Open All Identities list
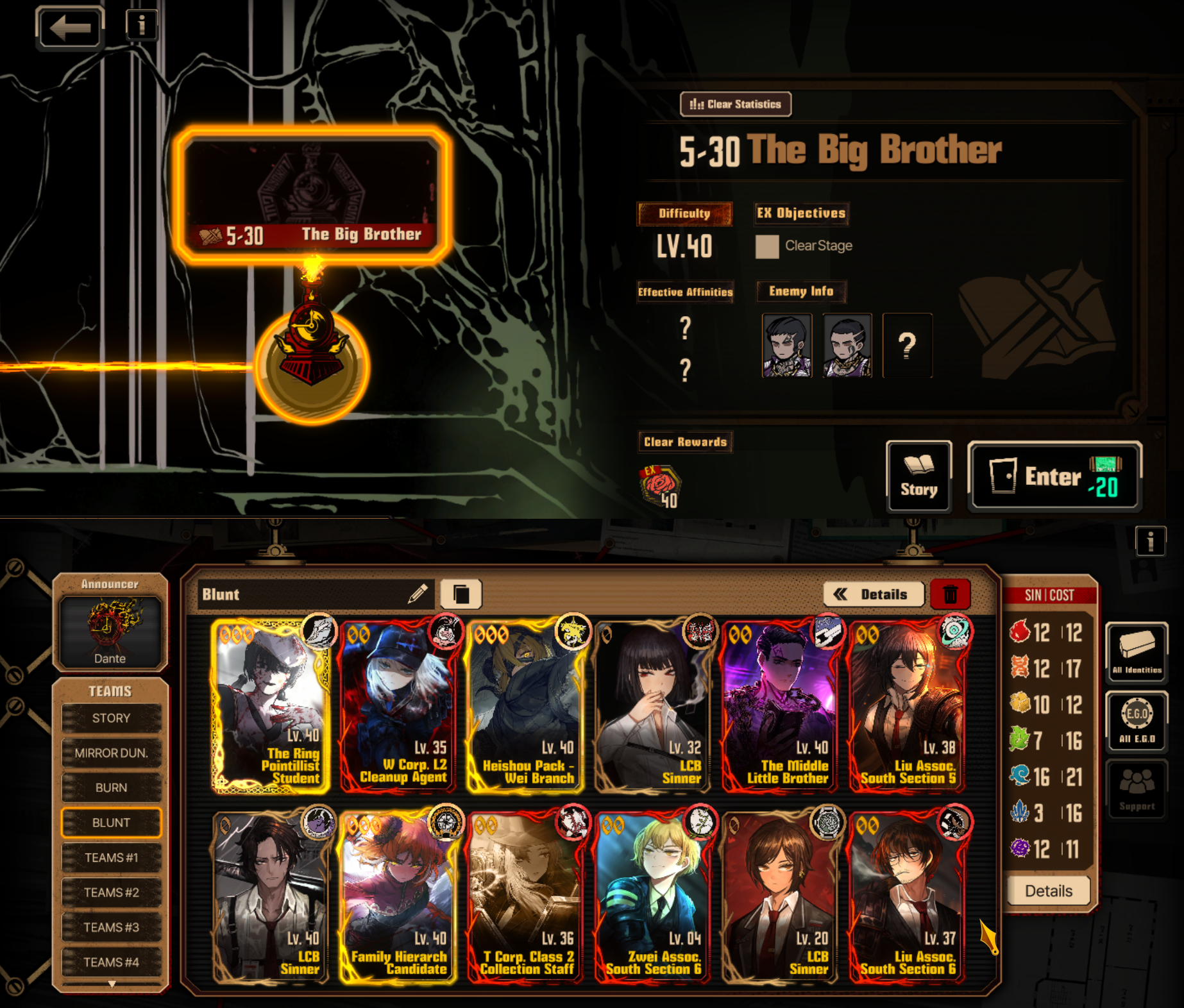This screenshot has height=1008, width=1184. coord(1137,651)
